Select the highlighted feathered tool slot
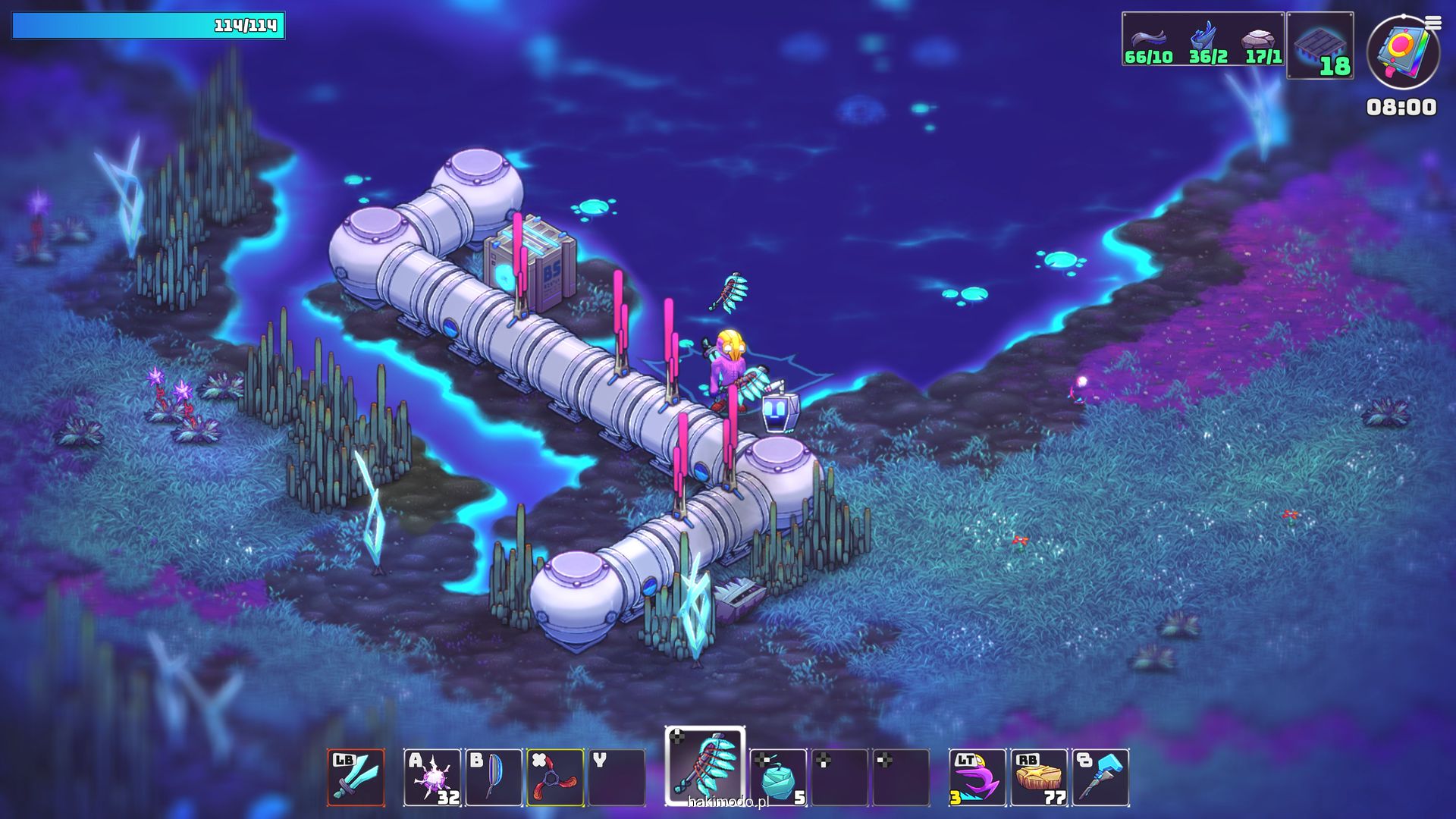The image size is (1456, 819). point(705,766)
